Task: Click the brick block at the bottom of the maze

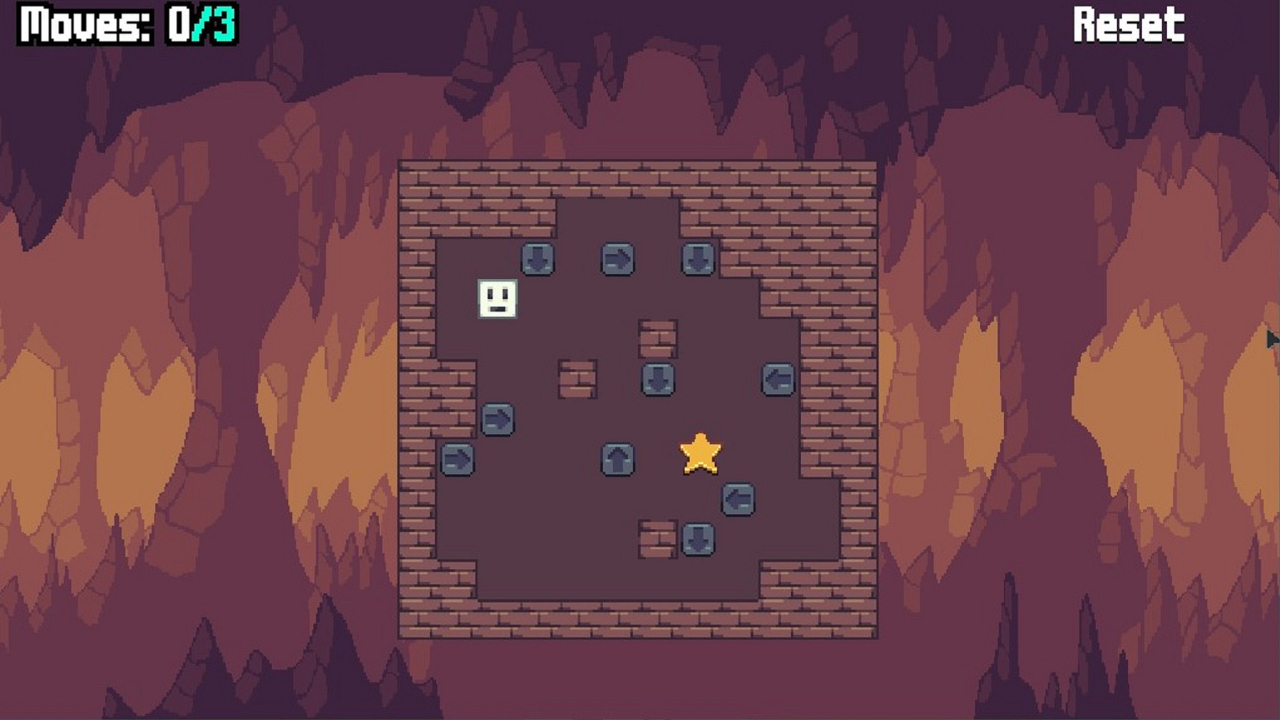Action: click(x=658, y=540)
